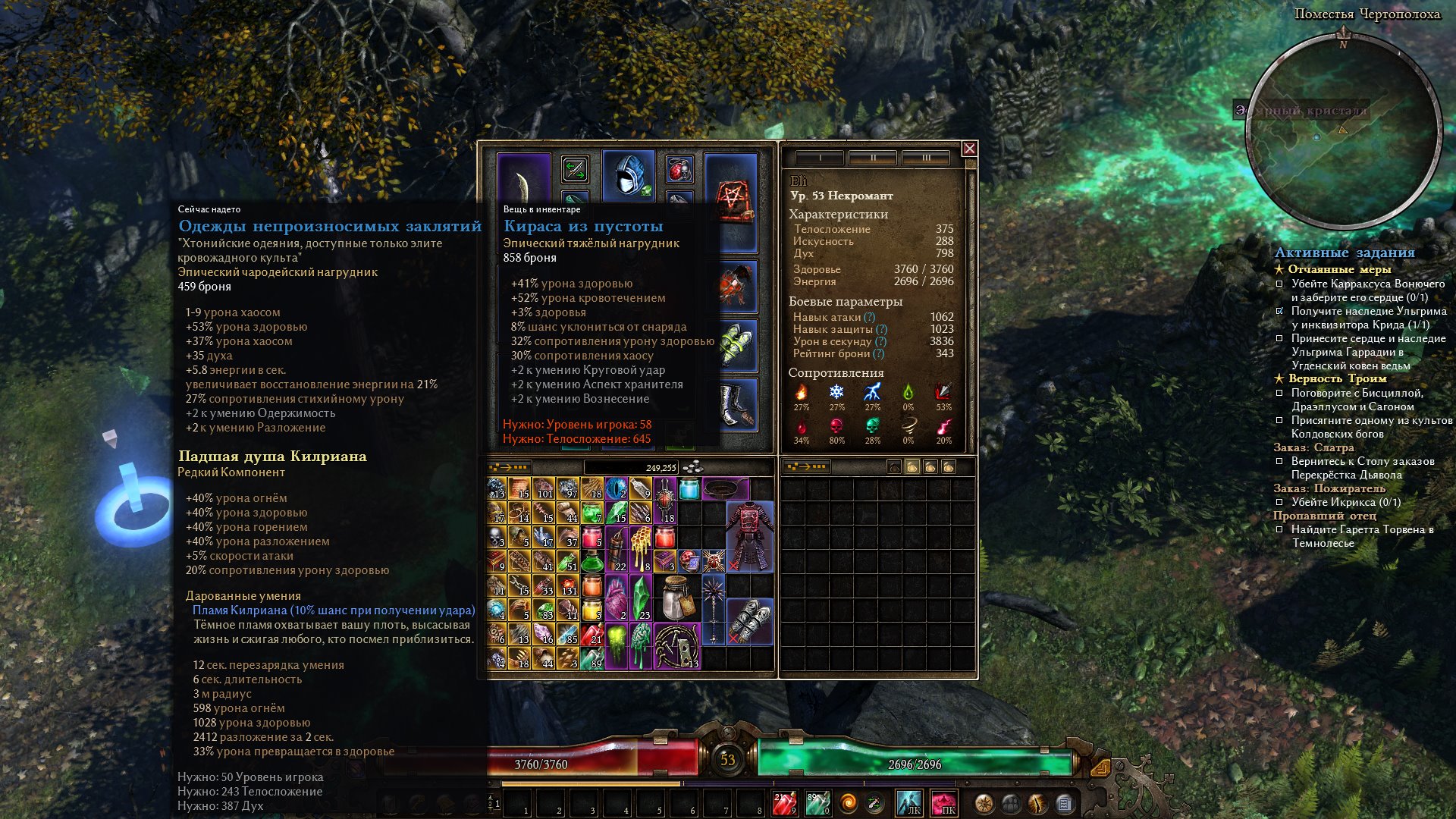Open the compass map button in HUD
The image size is (1456, 819).
984,803
